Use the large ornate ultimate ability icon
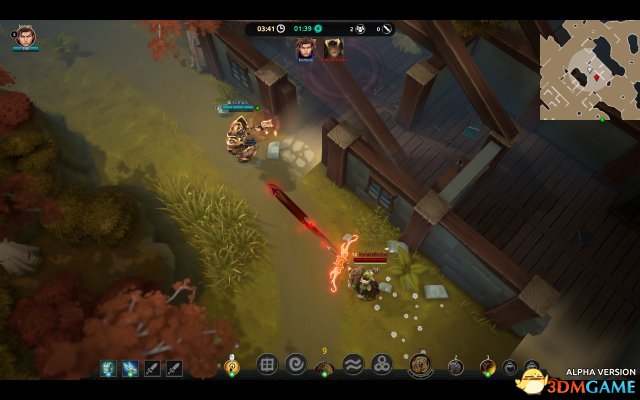 pos(420,366)
